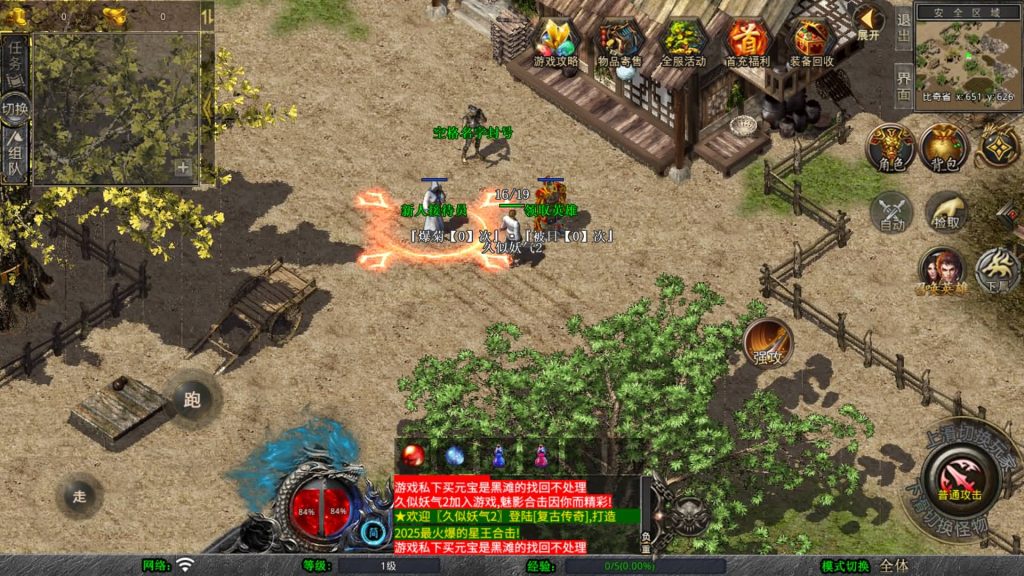Switch to the 任务 quest tab
The height and width of the screenshot is (576, 1024).
pos(16,60)
